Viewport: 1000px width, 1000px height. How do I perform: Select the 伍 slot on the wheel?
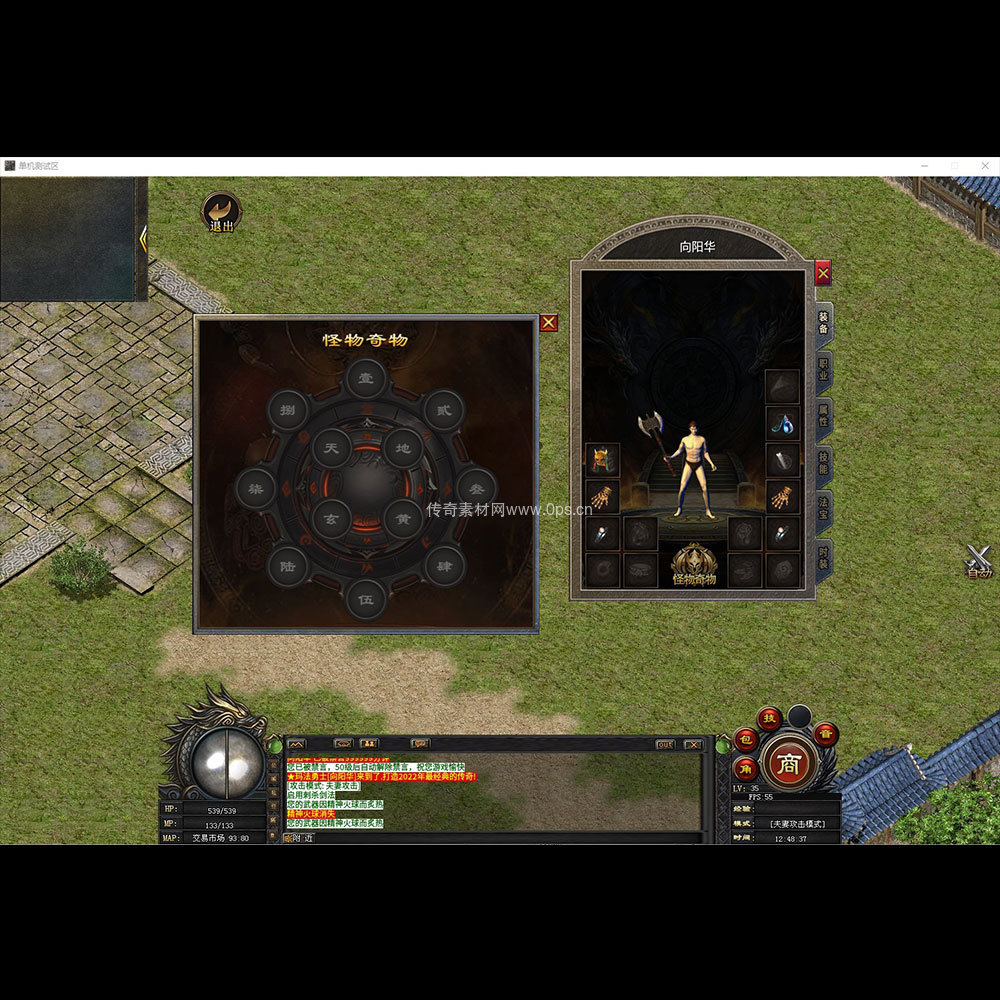point(366,599)
